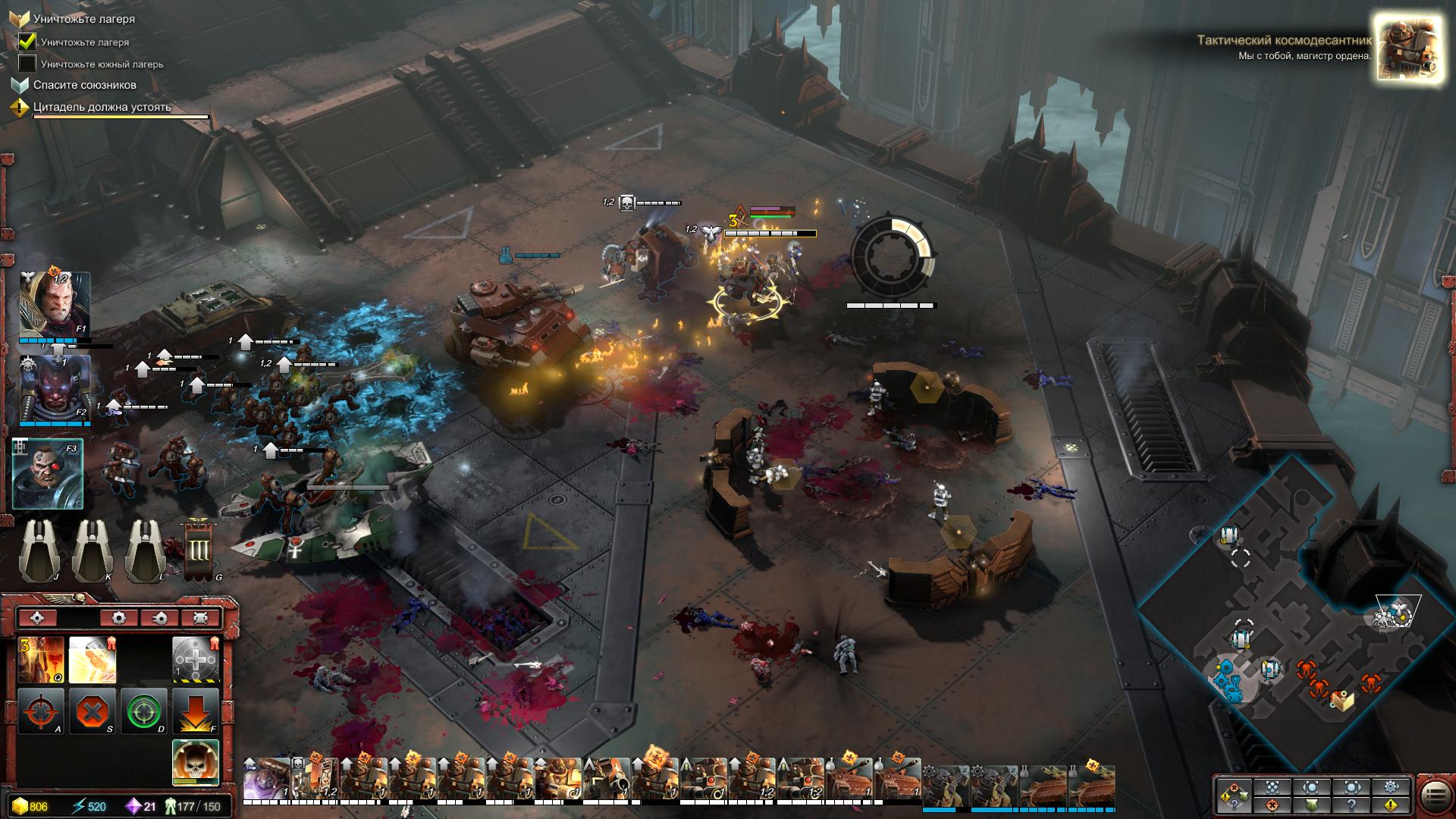Trigger the orange down-arrow slam ability
This screenshot has height=819, width=1456.
coord(195,711)
